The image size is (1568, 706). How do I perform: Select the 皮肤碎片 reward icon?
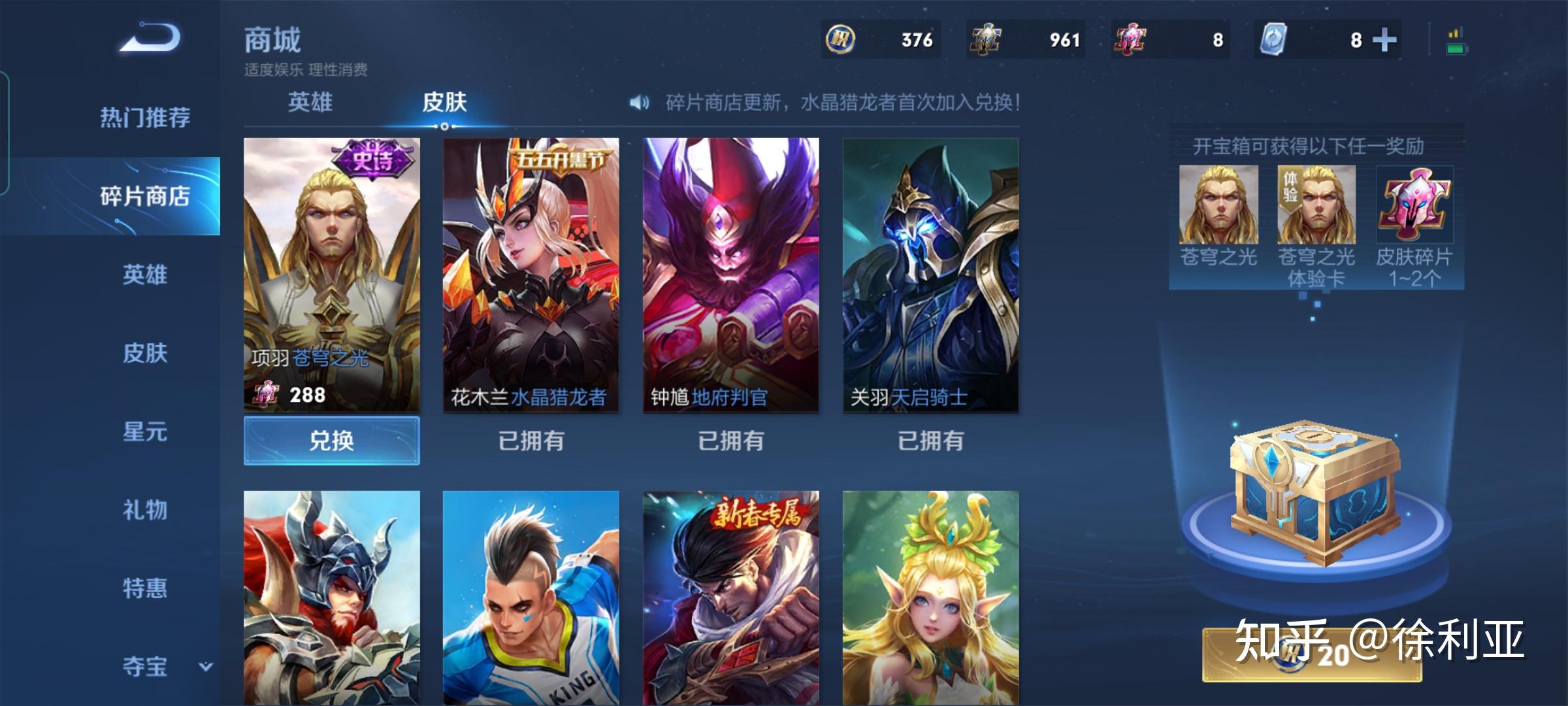point(1414,205)
